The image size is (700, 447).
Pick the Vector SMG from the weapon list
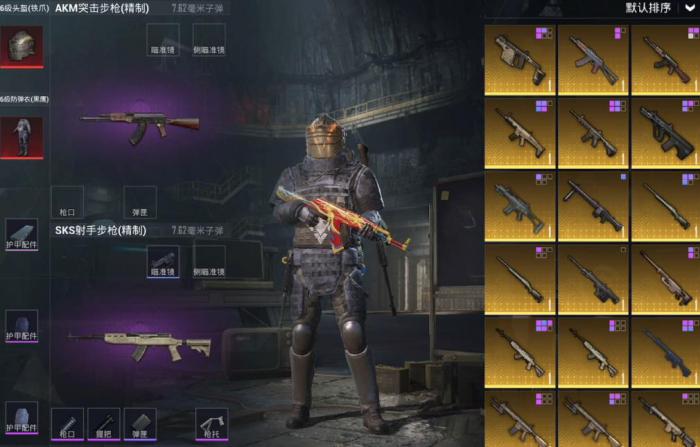(520, 60)
